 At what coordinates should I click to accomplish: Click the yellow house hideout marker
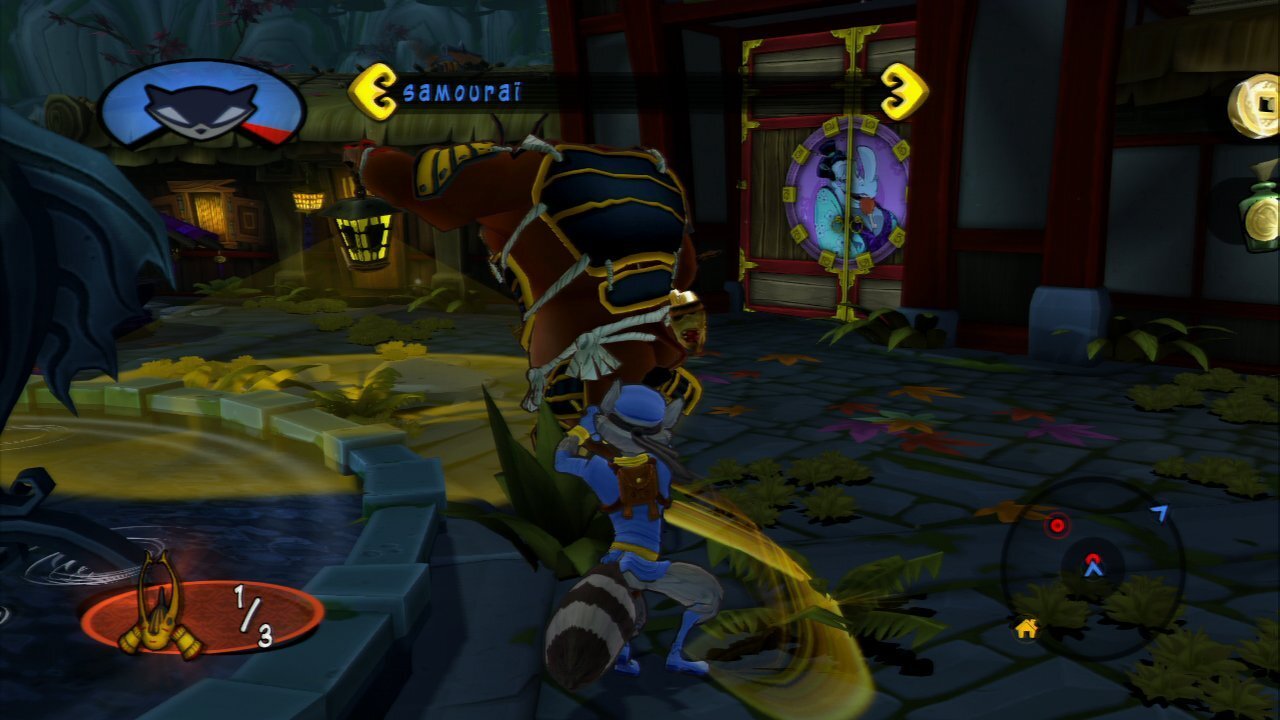click(1025, 629)
